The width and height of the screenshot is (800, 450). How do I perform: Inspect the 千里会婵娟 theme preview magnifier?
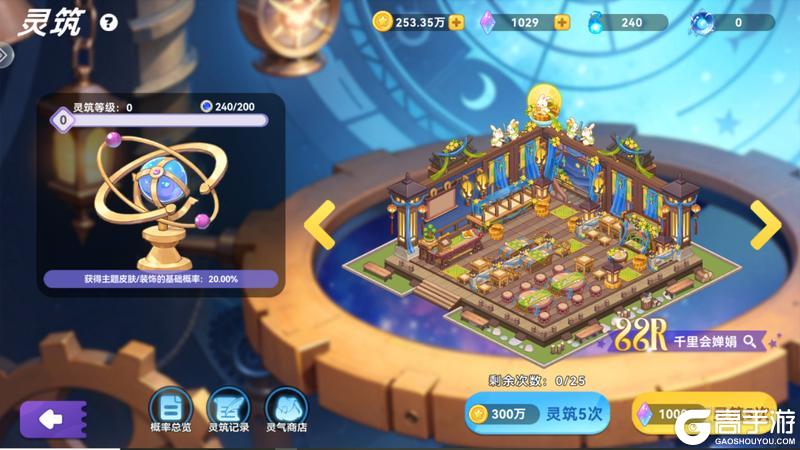(749, 342)
